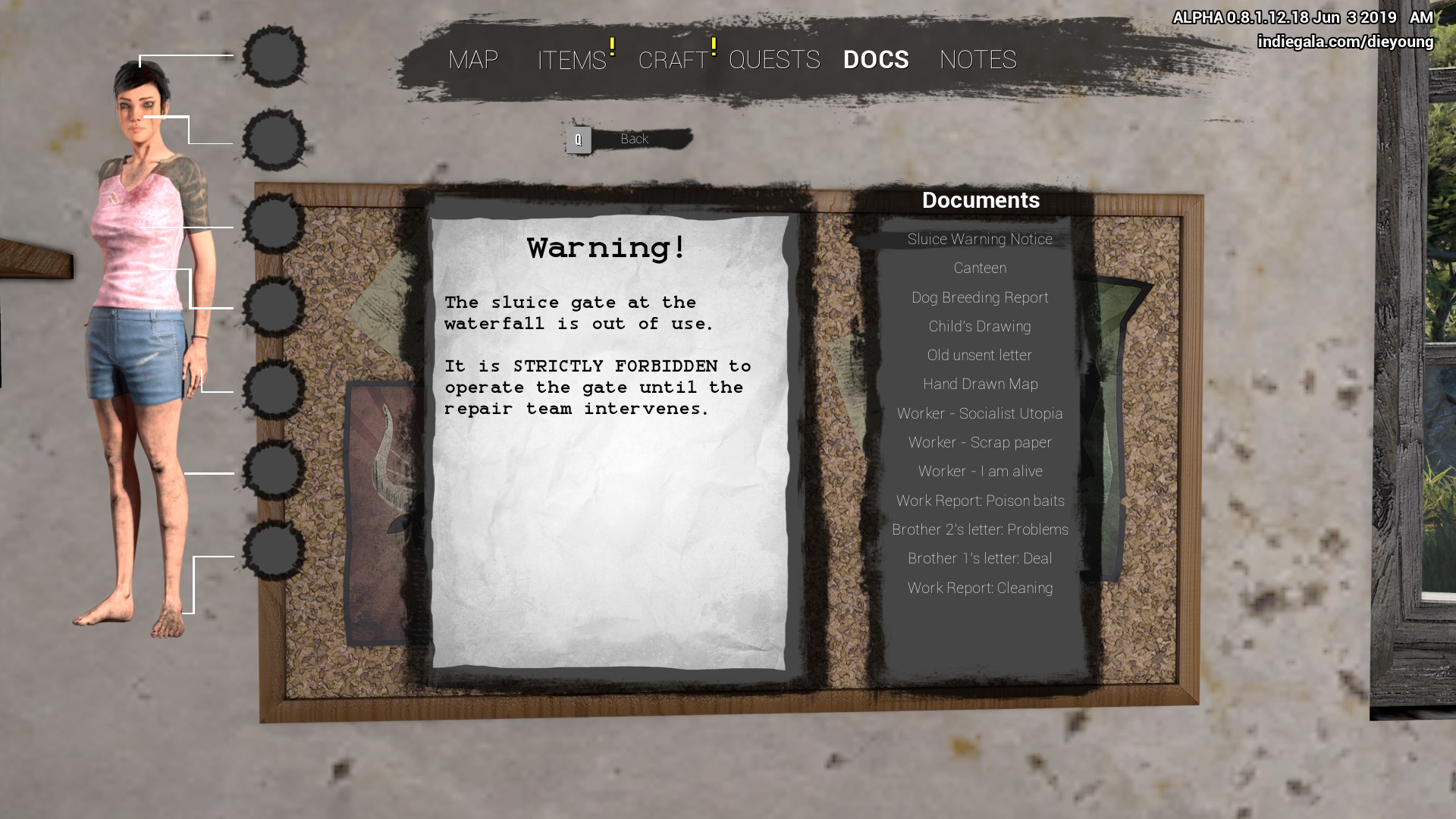Switch to the MAP tab
The height and width of the screenshot is (819, 1456).
(473, 60)
